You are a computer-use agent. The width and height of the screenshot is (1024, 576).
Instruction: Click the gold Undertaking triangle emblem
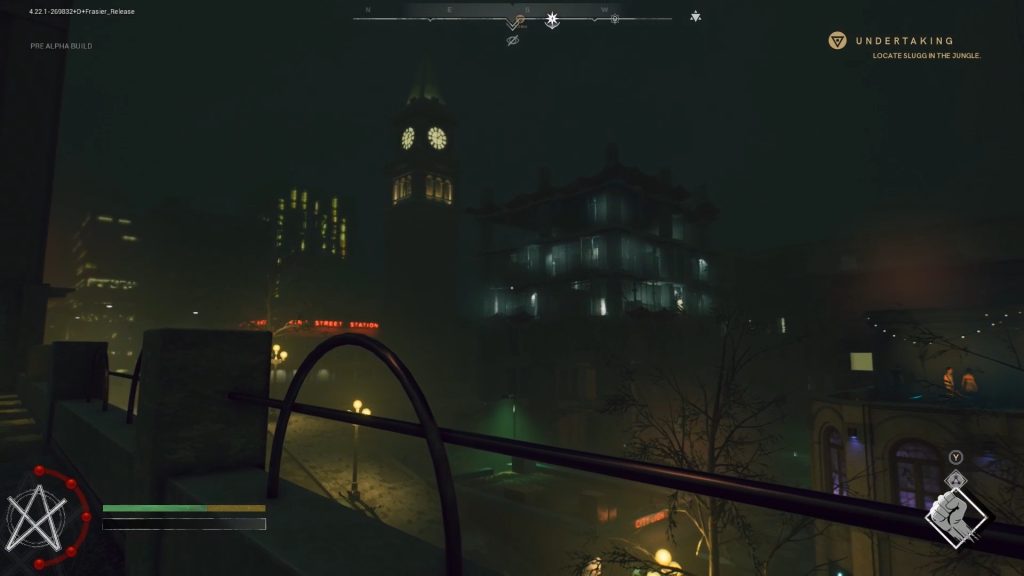[x=838, y=41]
